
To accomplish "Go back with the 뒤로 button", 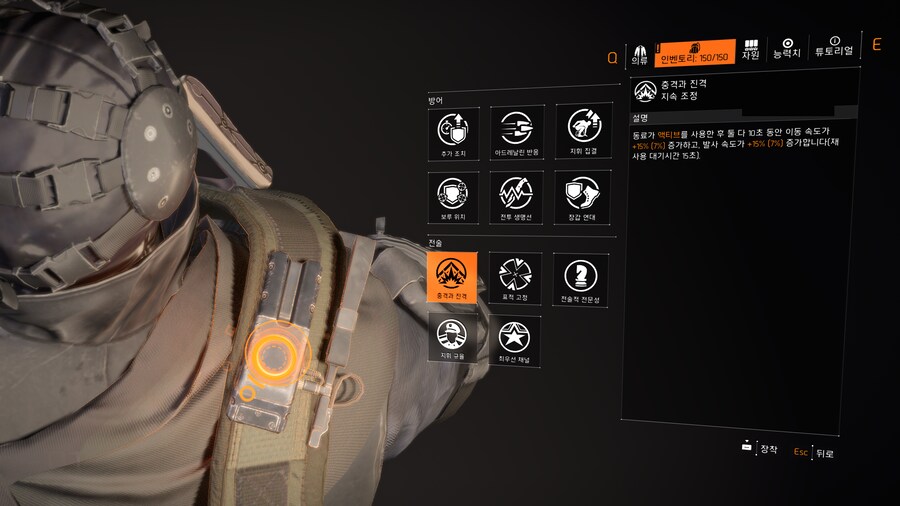I will click(x=815, y=453).
